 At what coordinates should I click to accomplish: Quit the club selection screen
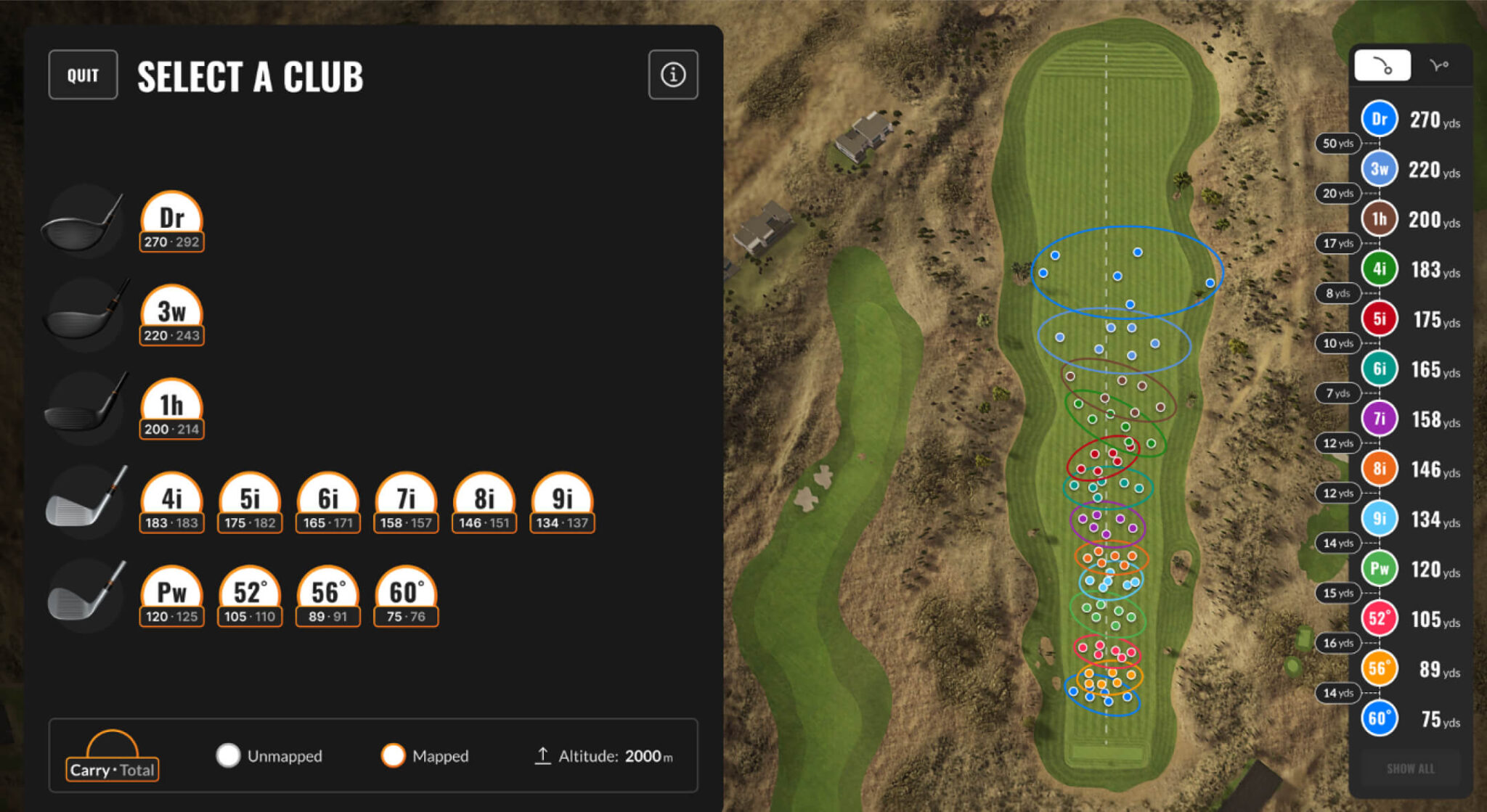pyautogui.click(x=83, y=75)
